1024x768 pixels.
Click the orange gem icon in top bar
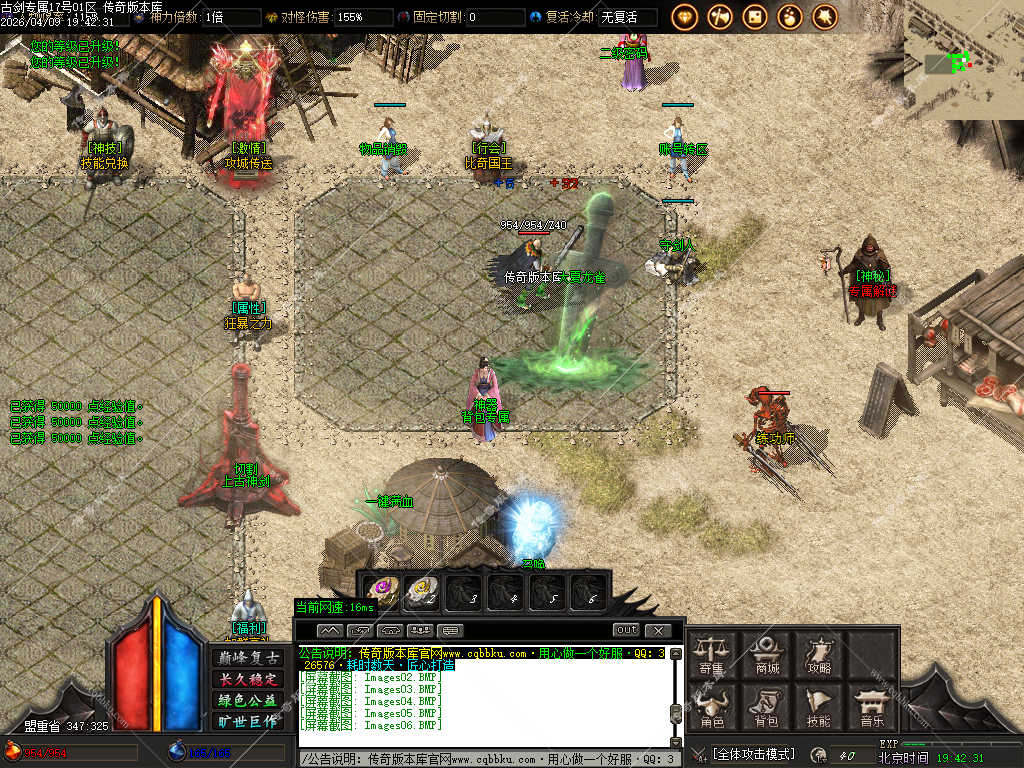[x=684, y=16]
